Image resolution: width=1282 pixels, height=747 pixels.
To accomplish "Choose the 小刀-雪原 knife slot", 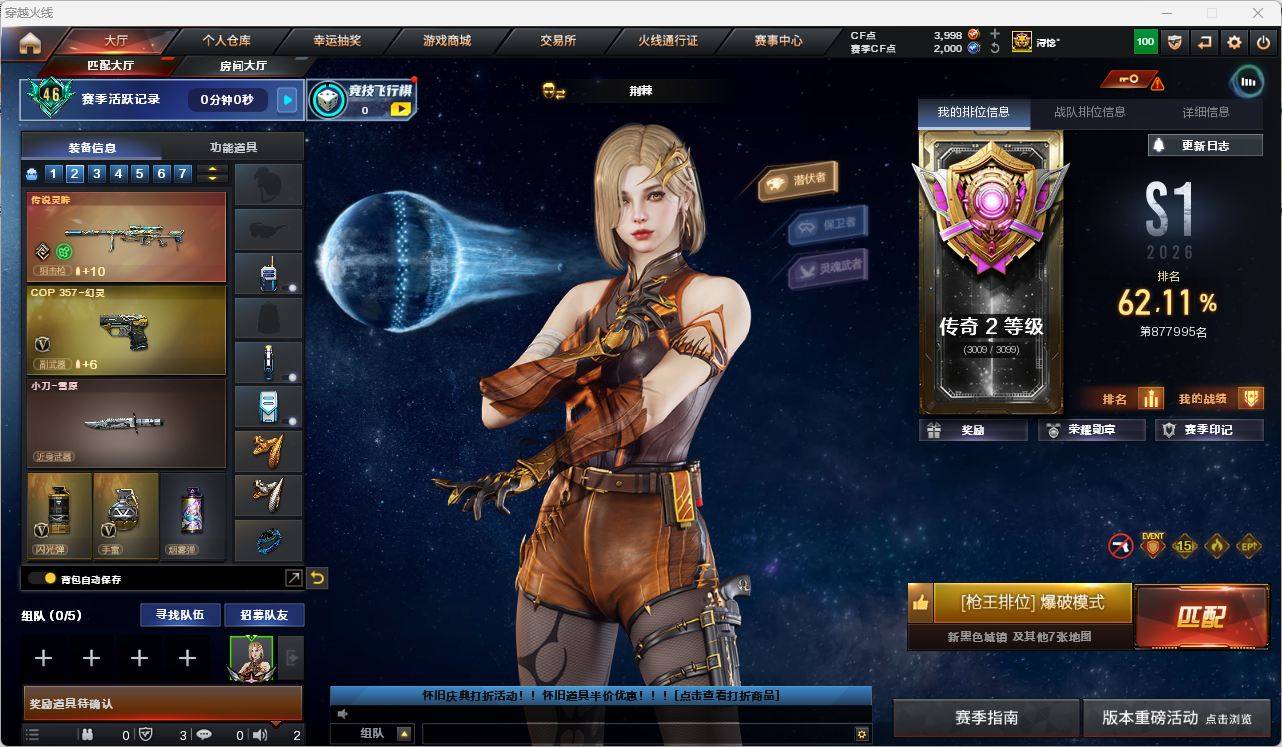I will pos(126,422).
